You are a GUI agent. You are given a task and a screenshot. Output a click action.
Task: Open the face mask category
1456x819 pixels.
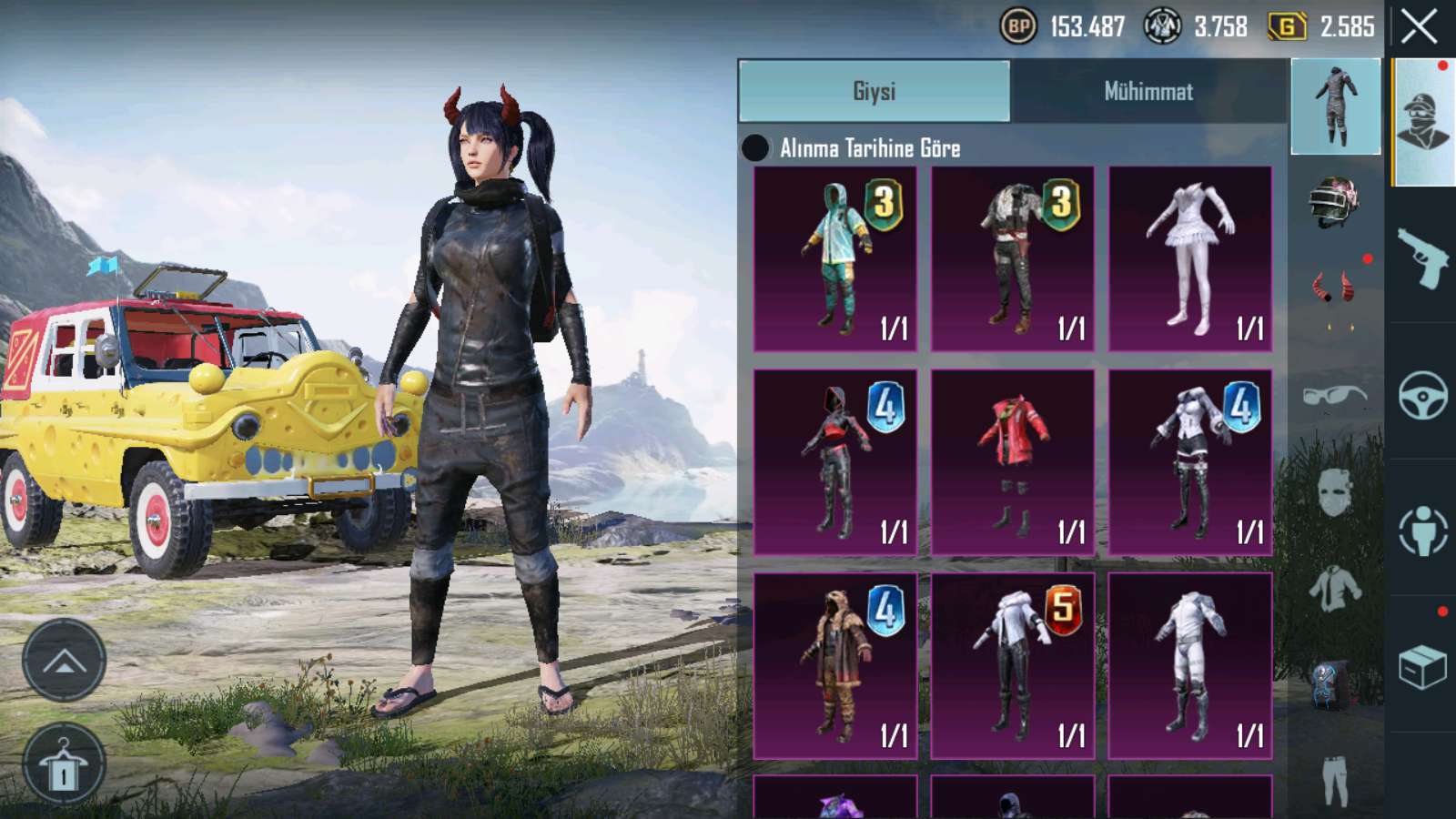pos(1335,493)
